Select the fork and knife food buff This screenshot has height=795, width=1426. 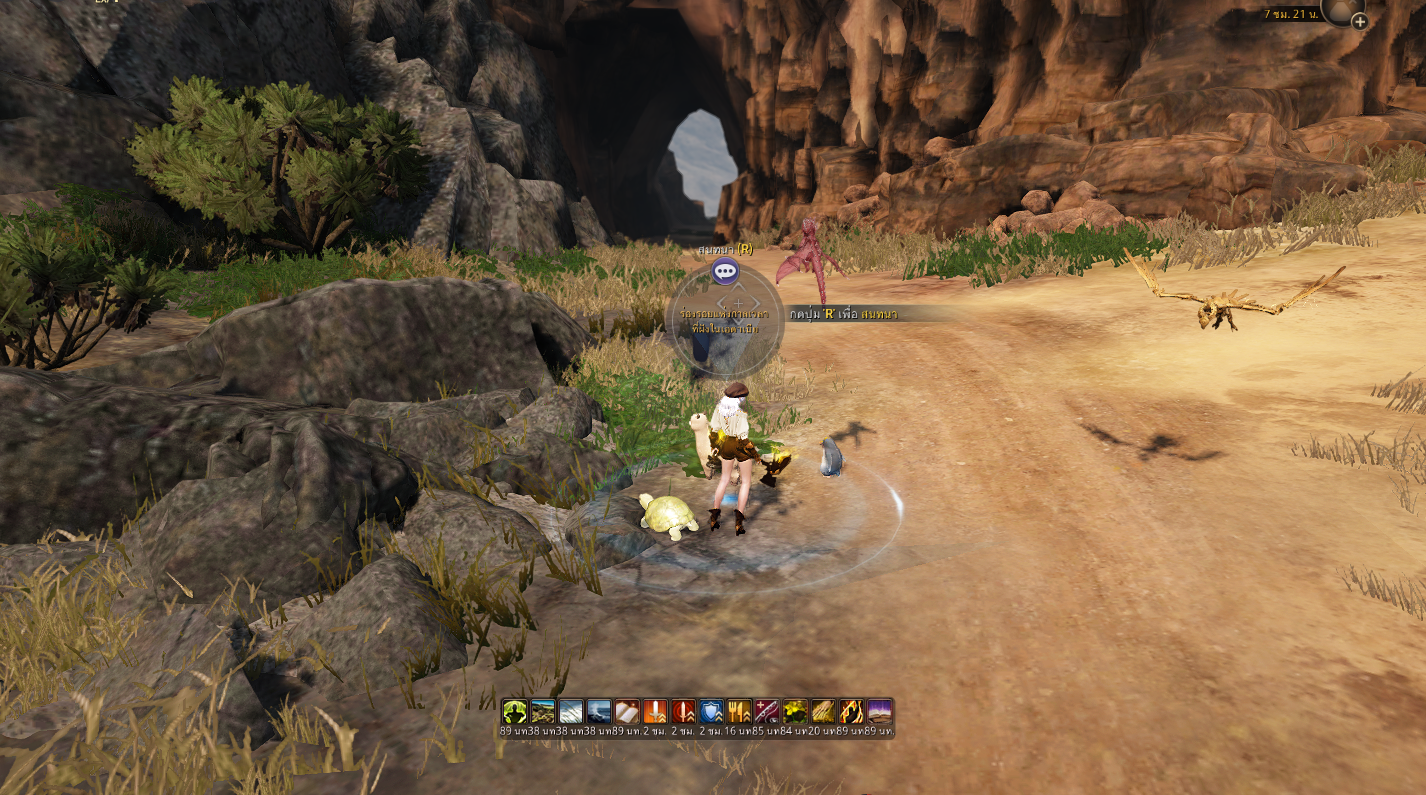pos(739,711)
